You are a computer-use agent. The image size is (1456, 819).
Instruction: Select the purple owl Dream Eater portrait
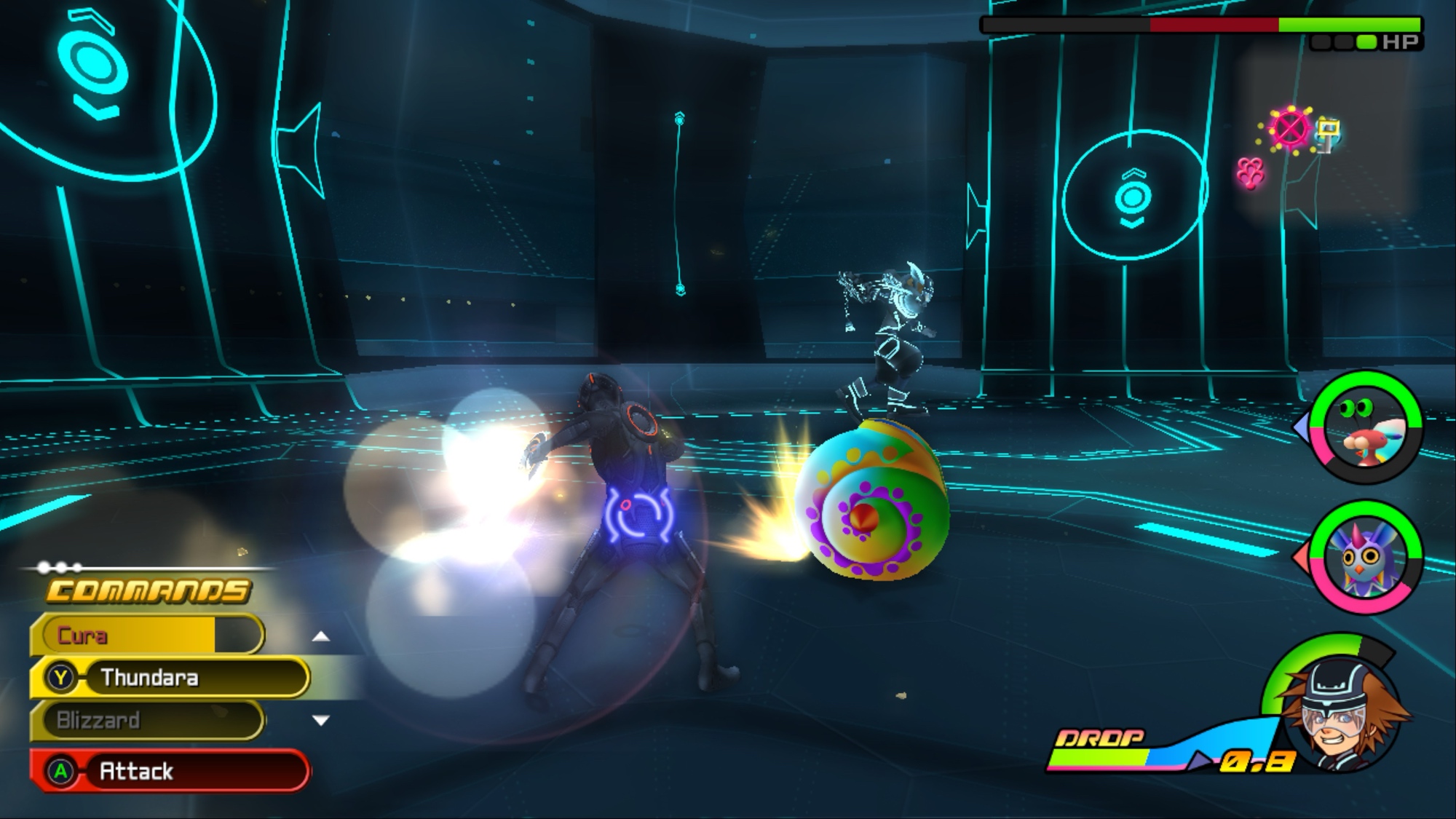point(1366,557)
